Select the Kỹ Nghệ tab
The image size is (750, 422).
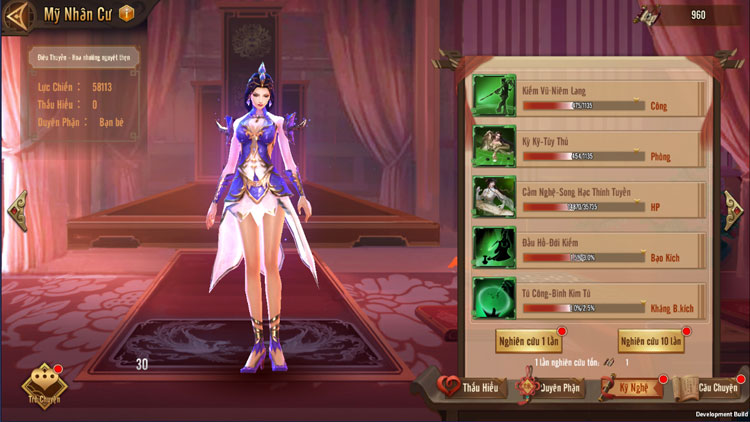[x=632, y=387]
